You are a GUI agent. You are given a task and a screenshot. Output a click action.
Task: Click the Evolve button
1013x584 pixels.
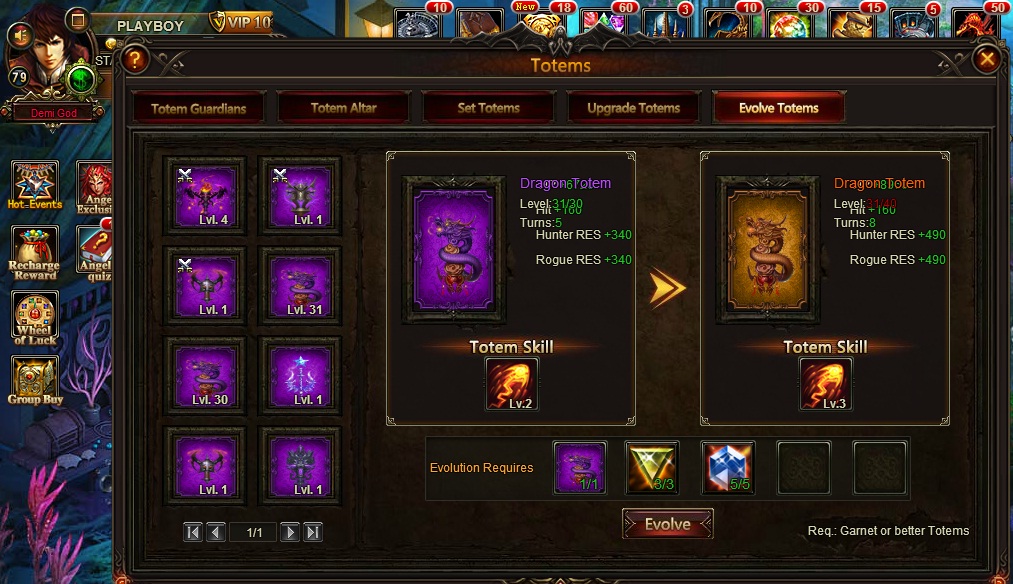[x=667, y=524]
